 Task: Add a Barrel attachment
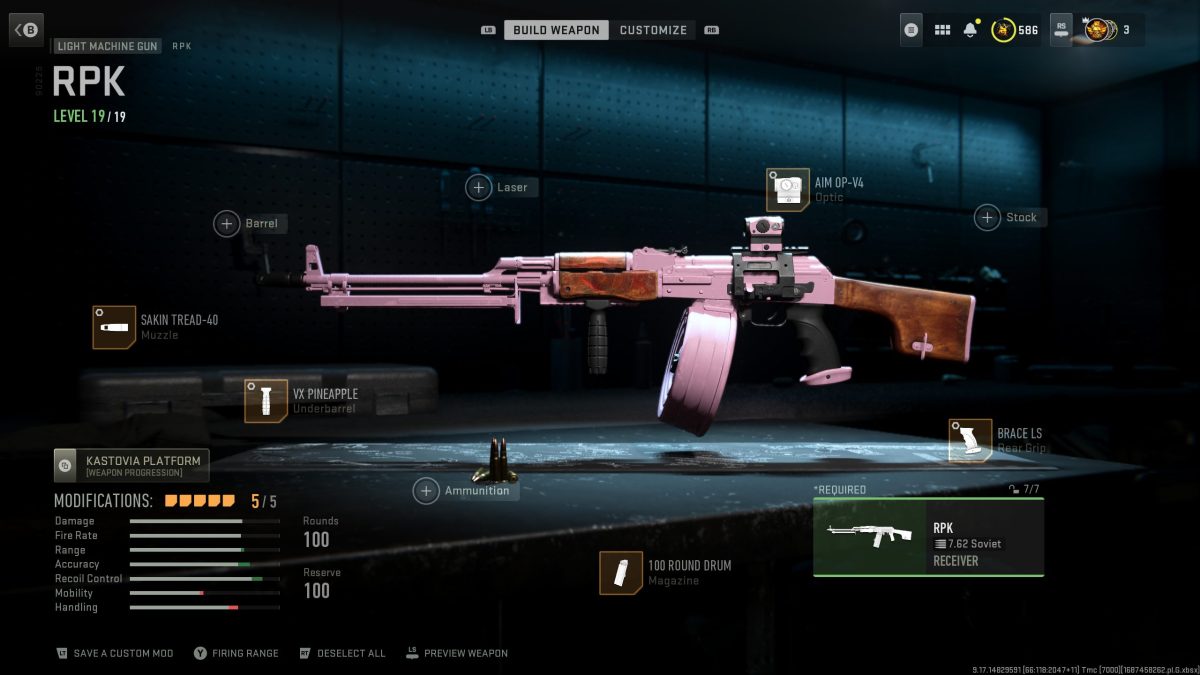pos(228,223)
